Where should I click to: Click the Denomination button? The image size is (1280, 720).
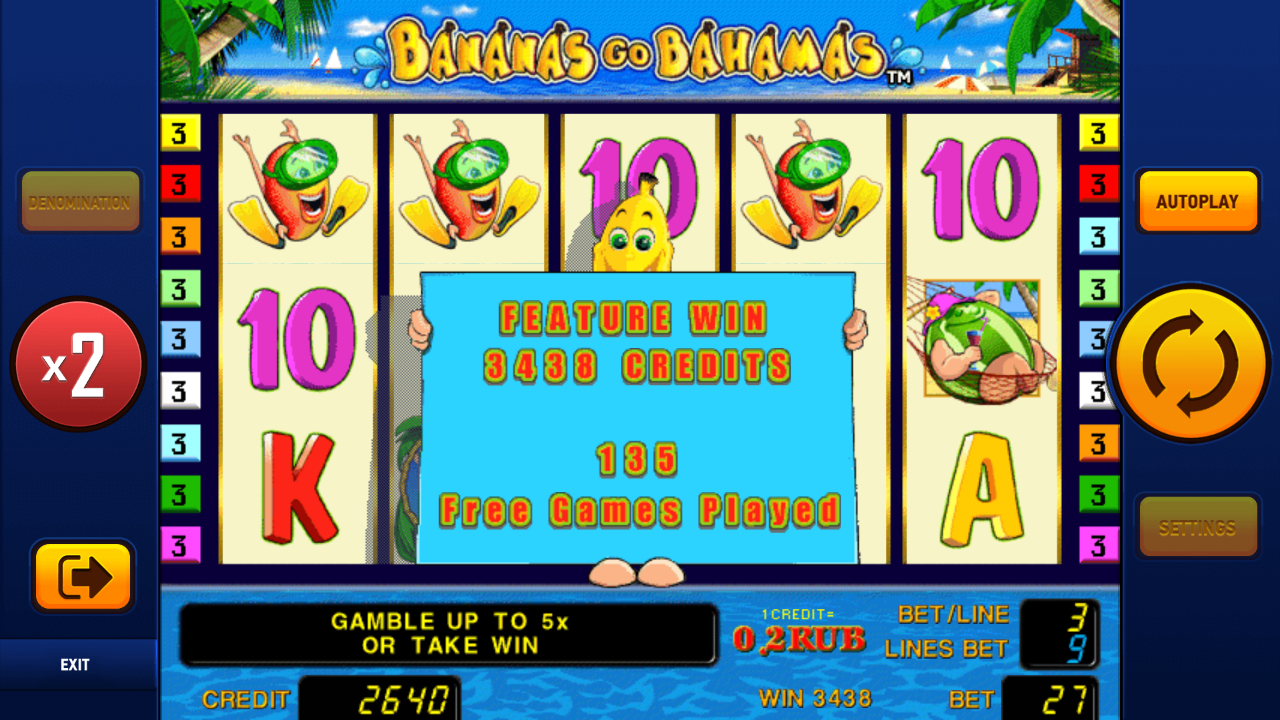tap(80, 201)
